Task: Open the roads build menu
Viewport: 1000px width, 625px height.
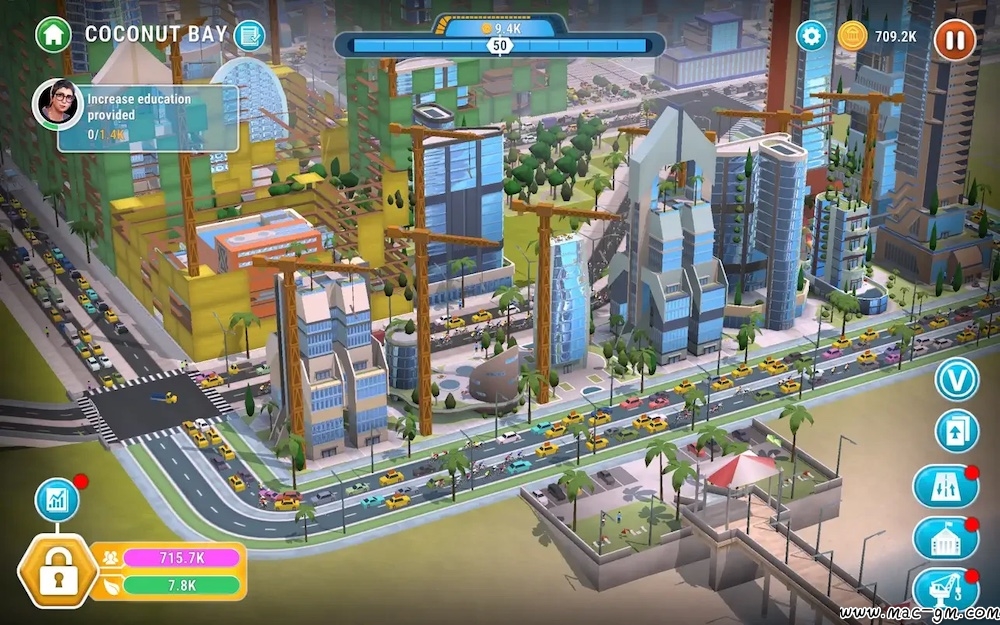Action: [945, 486]
